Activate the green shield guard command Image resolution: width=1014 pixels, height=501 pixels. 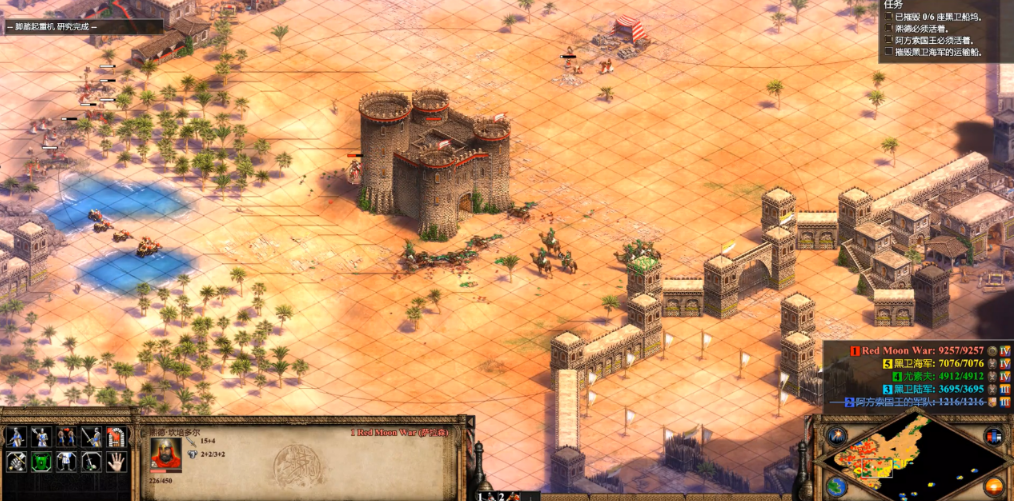click(41, 461)
